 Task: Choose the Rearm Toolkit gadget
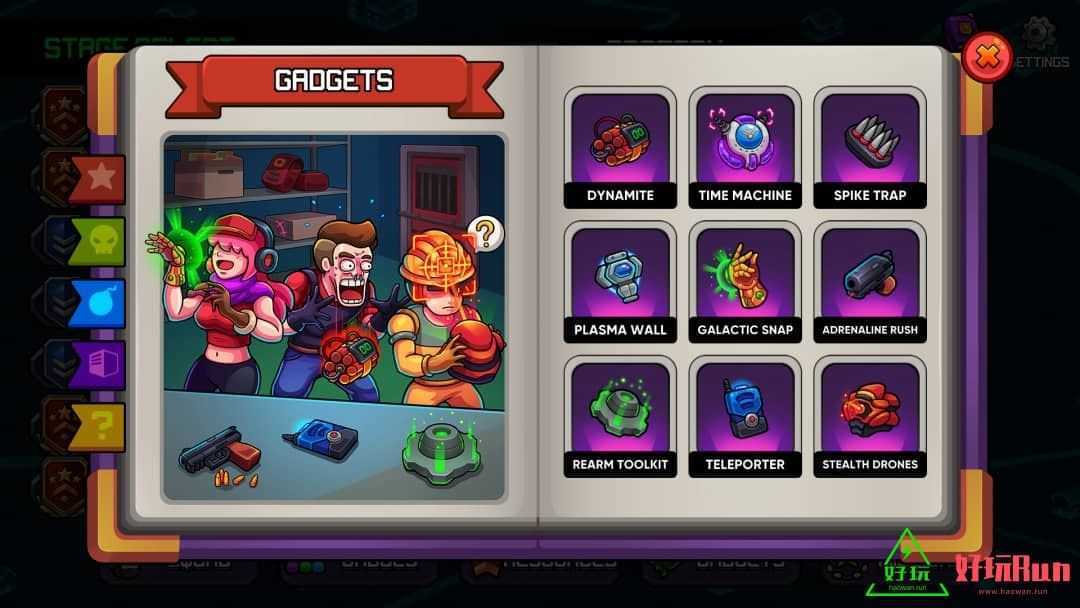pyautogui.click(x=620, y=417)
